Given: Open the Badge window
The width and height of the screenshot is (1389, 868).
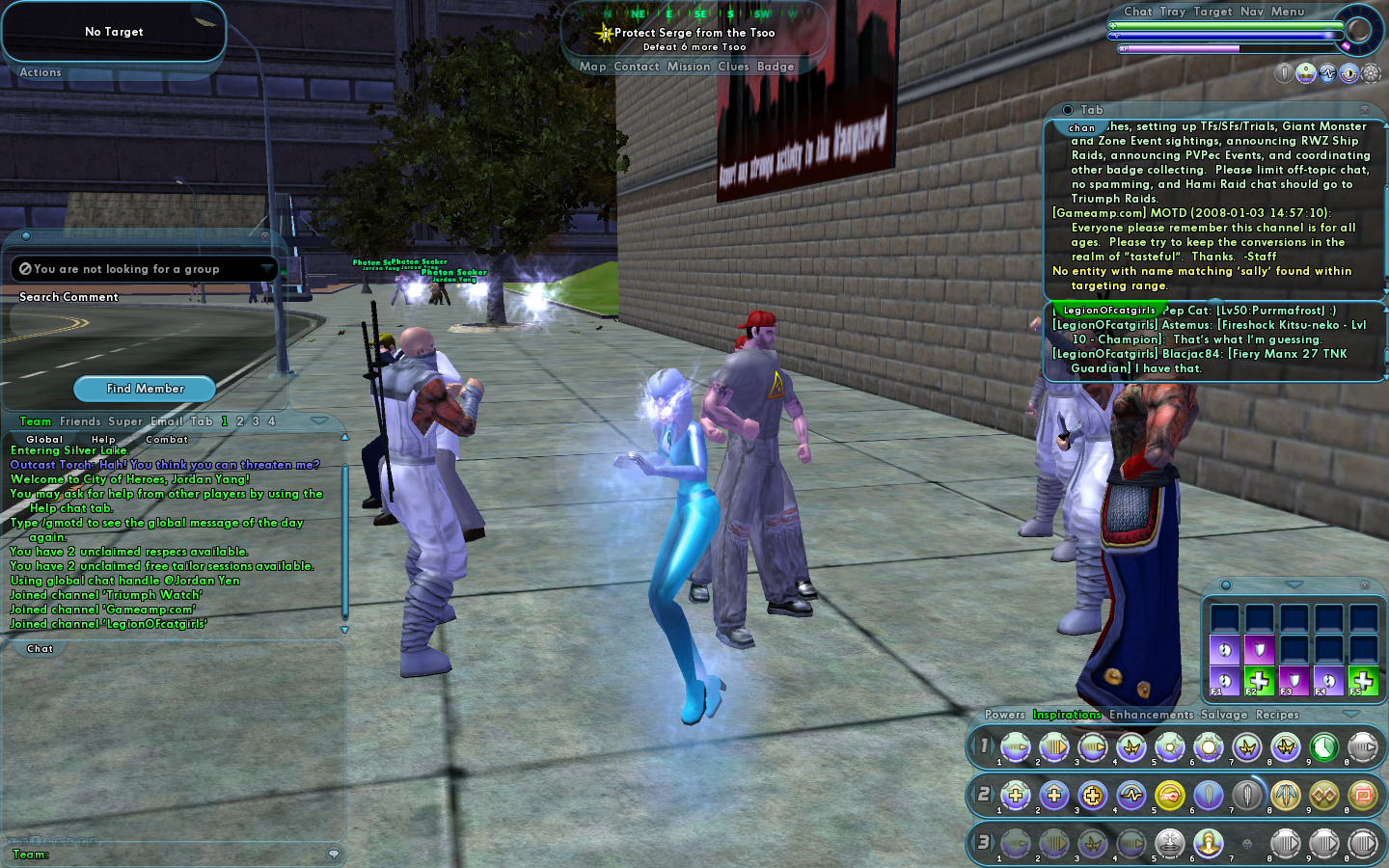Looking at the screenshot, I should click(776, 67).
